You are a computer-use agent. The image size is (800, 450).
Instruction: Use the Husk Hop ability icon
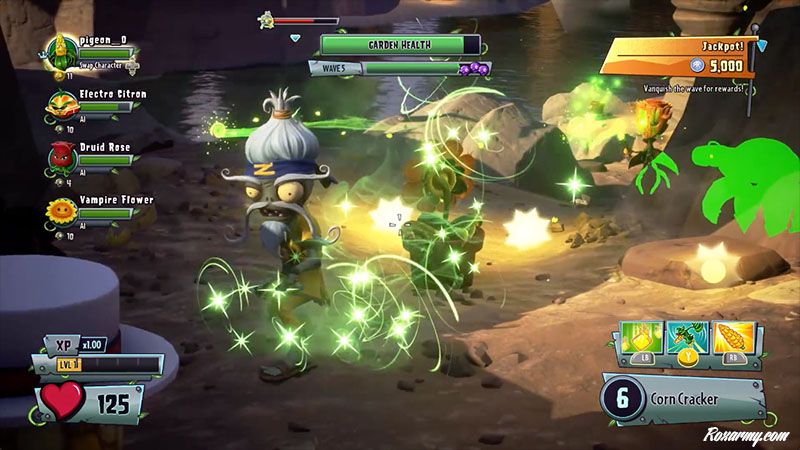pos(683,341)
